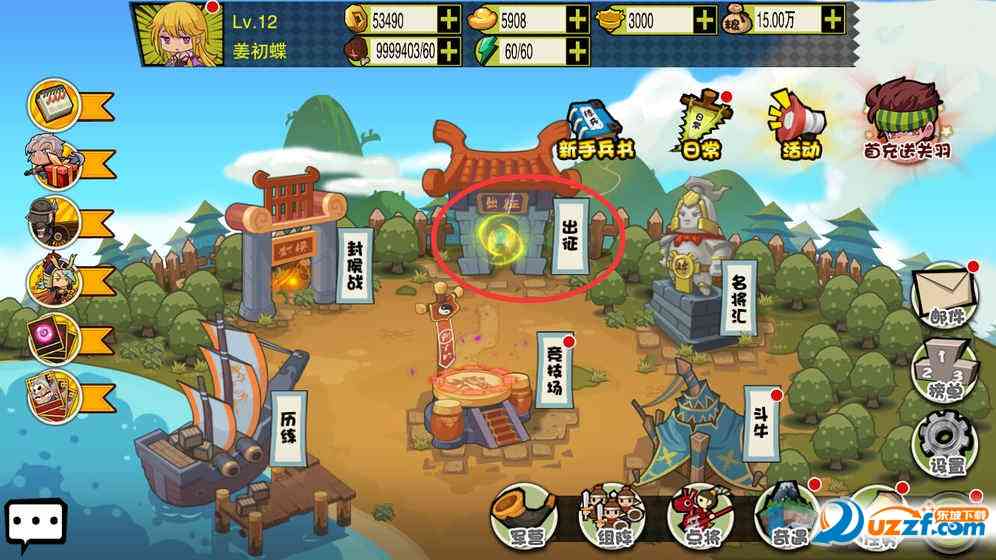Screen dimensions: 996x560
Task: Open the 新手兵书 beginner guide book
Action: (593, 128)
